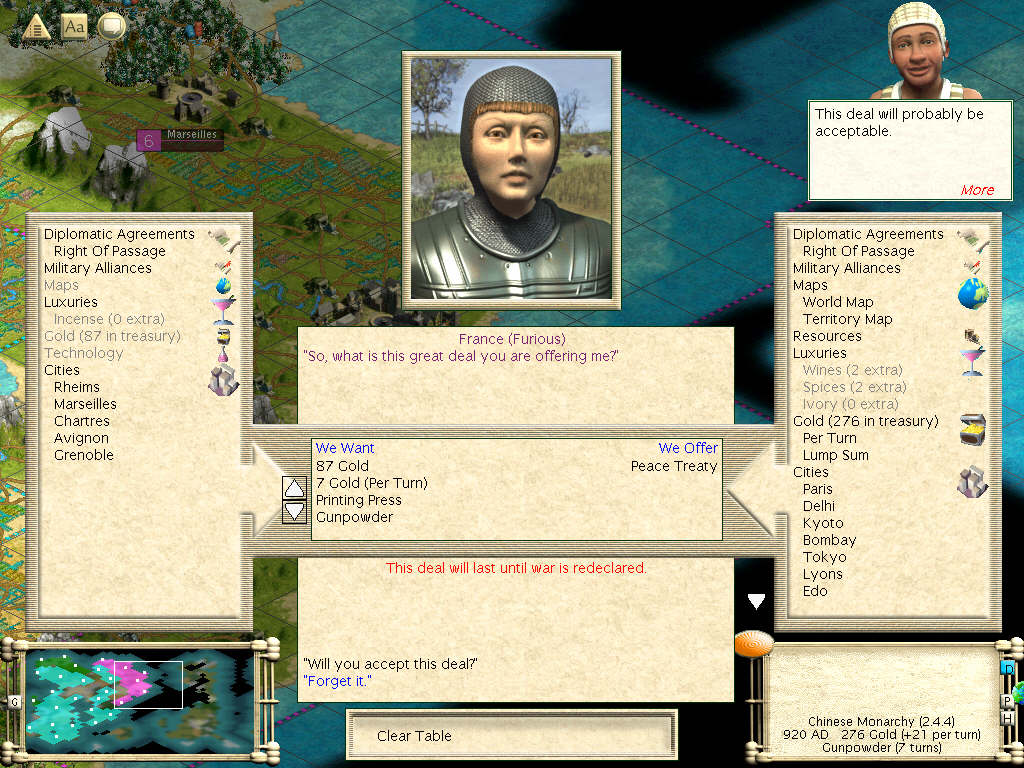The image size is (1024, 768).
Task: Offer the Territory Map
Action: [x=847, y=319]
